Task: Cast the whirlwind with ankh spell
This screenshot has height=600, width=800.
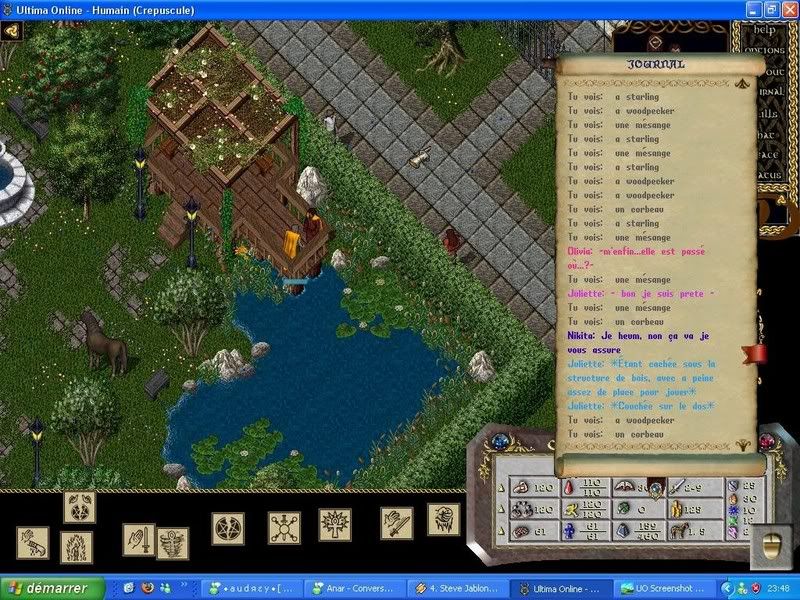Action: pos(174,544)
